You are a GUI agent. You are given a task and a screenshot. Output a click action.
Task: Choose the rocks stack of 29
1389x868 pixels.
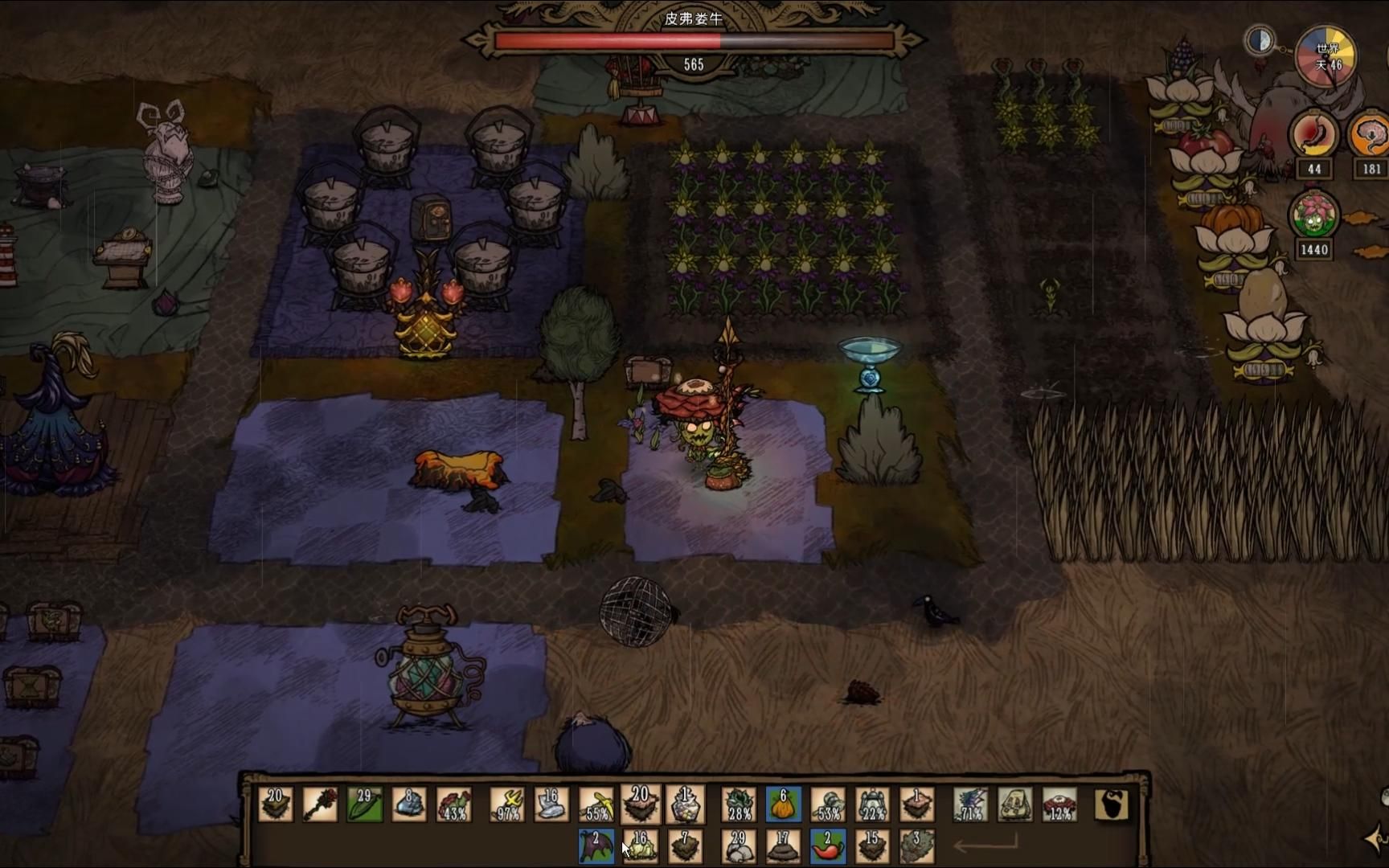pos(738,846)
